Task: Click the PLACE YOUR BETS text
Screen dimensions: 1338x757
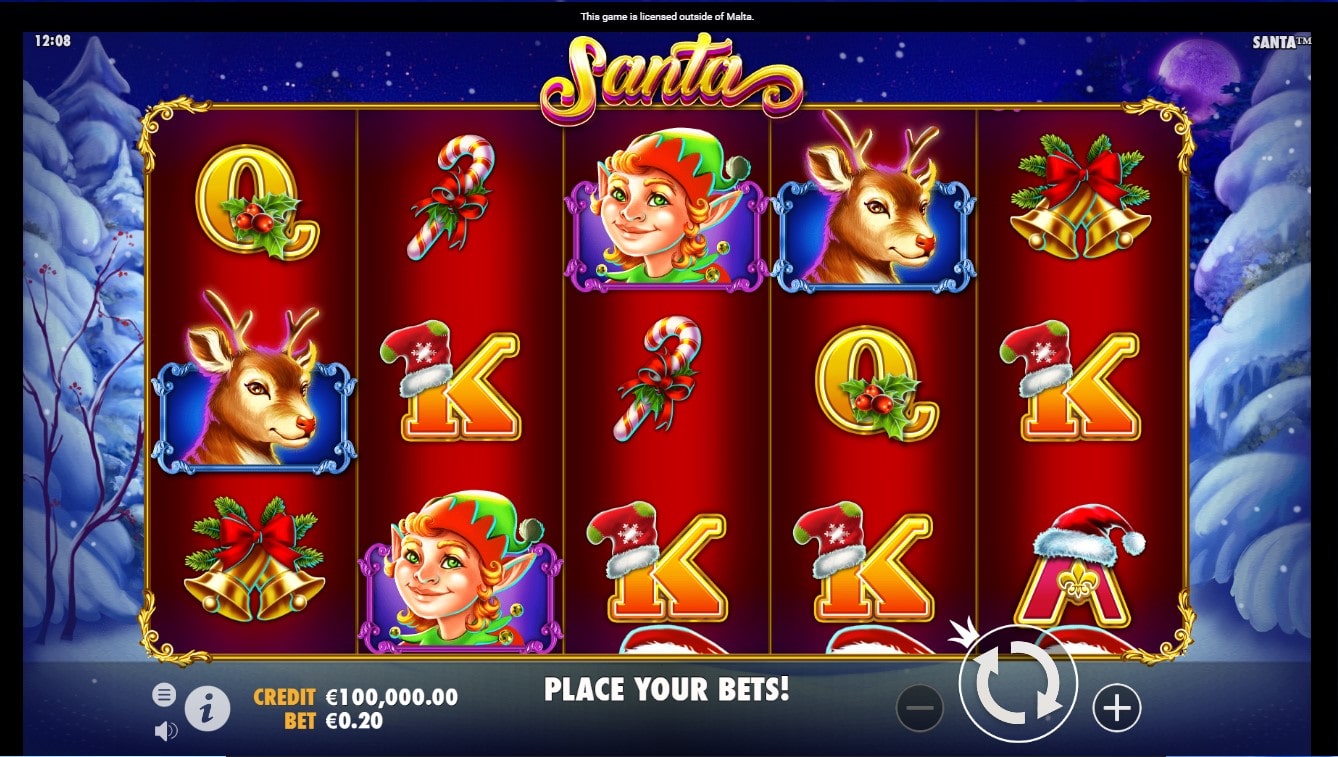Action: (667, 689)
